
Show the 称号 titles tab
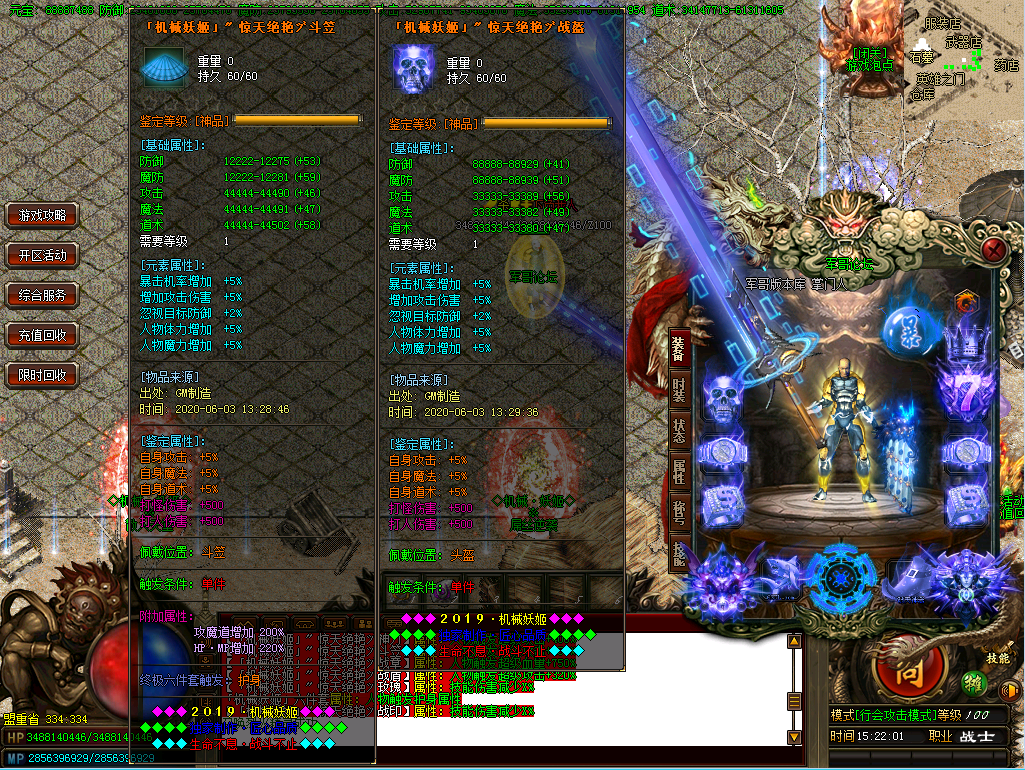679,513
